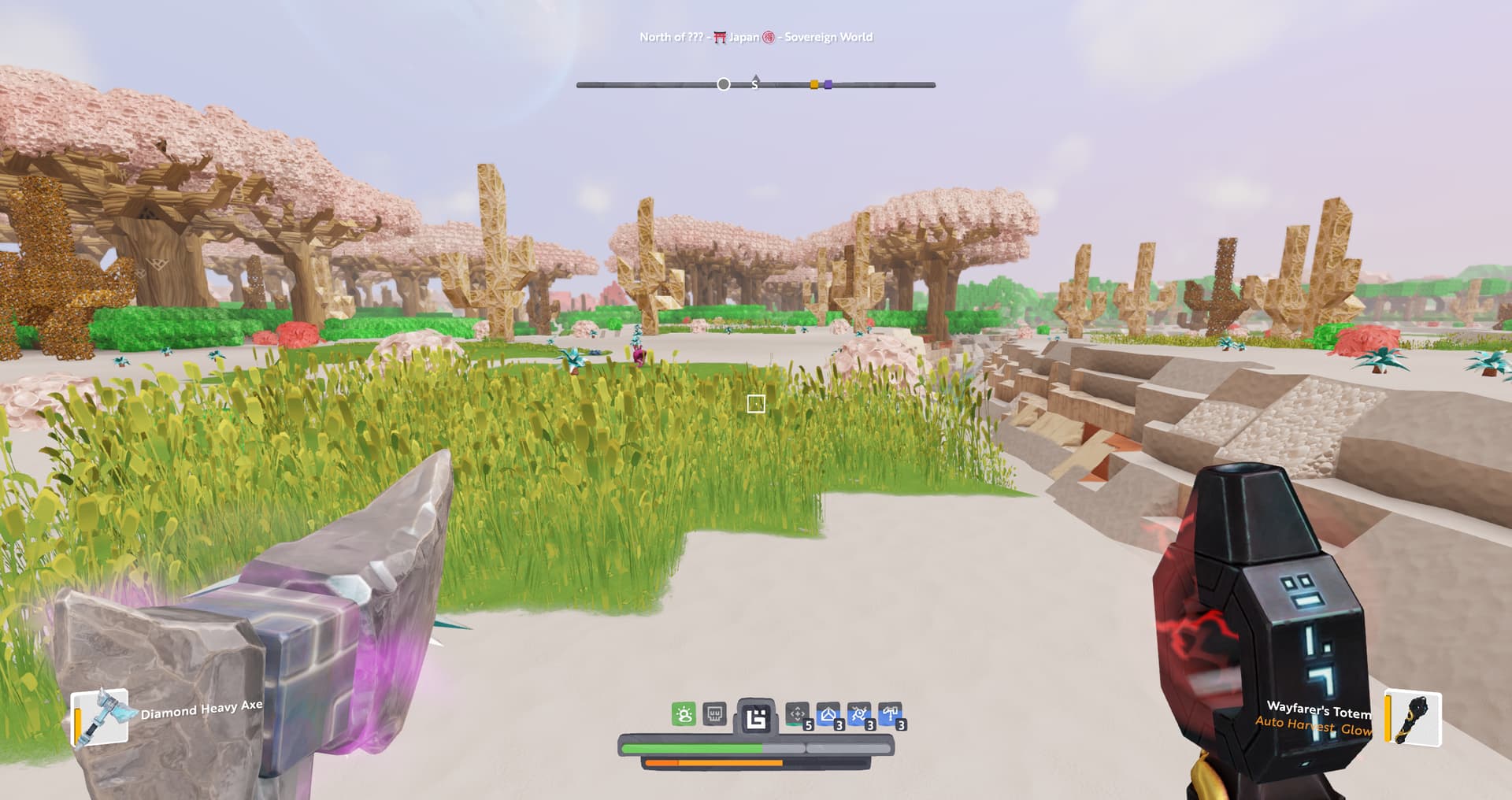Click the blue crossed-tool buff icon
This screenshot has width=1512, height=800.
(858, 715)
